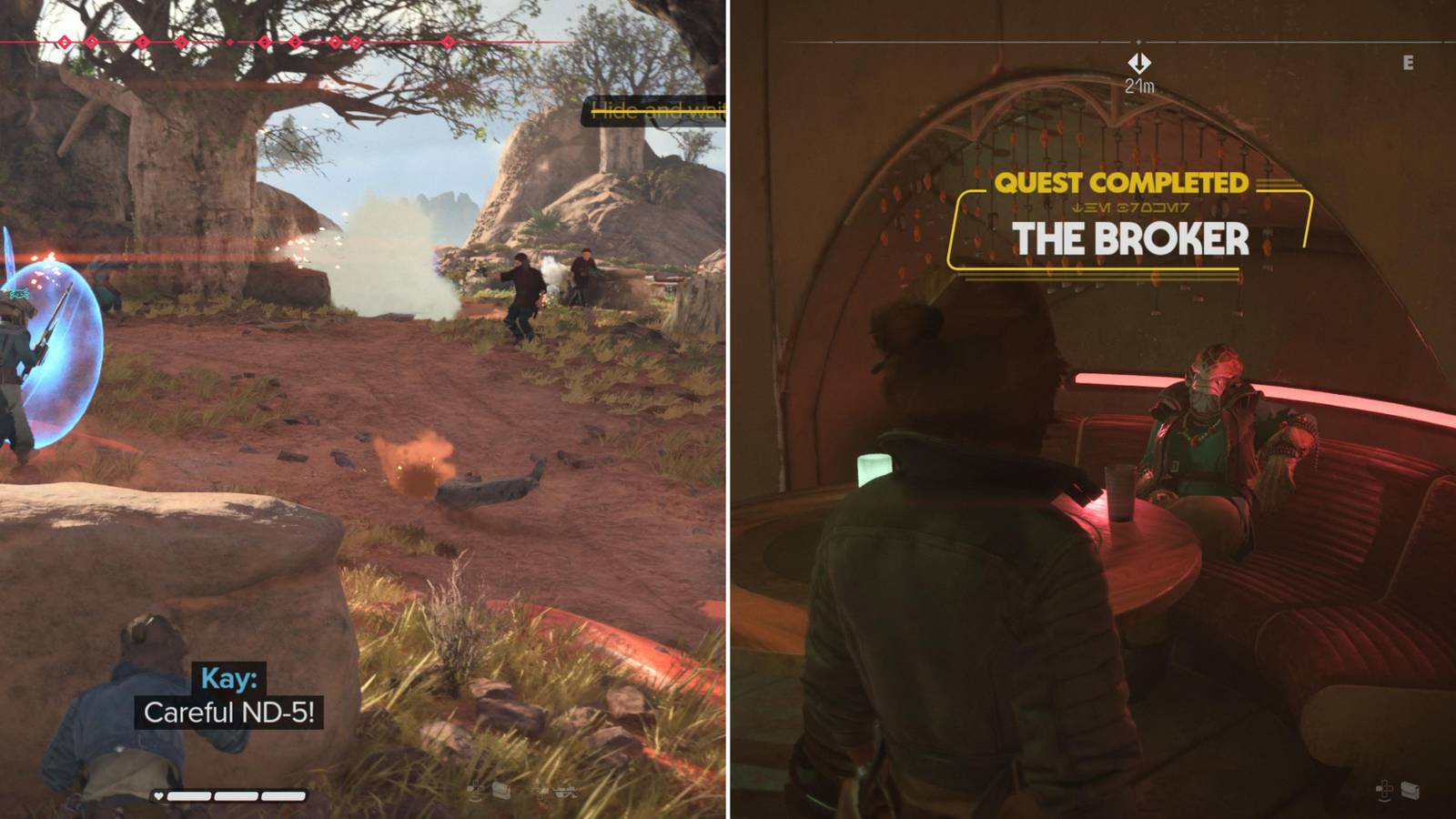The width and height of the screenshot is (1456, 819).
Task: Toggle the rightmost enemy awareness indicator
Action: click(448, 41)
